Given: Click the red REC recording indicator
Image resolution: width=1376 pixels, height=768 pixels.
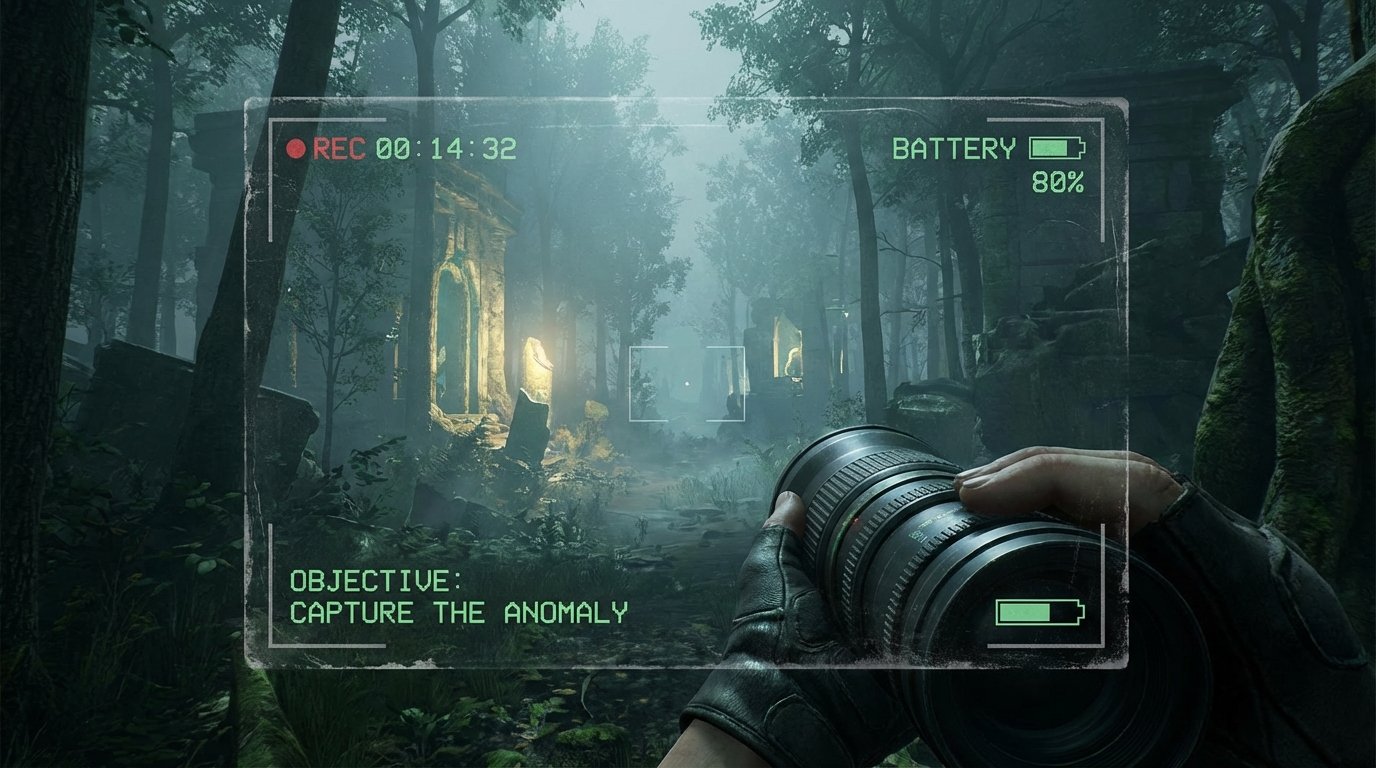Looking at the screenshot, I should (x=294, y=148).
